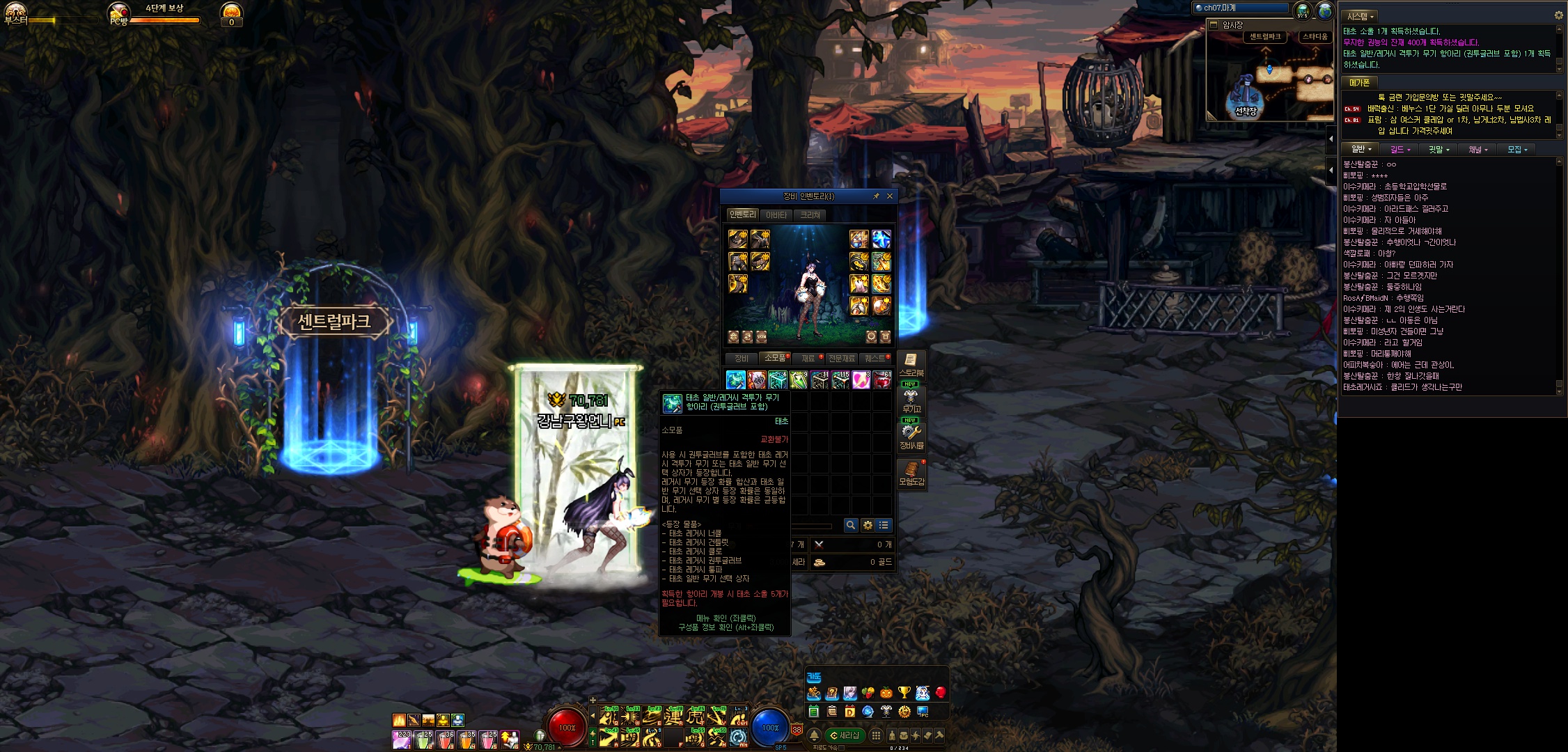Activate the Lv.50 skill on the Q slot
Image resolution: width=1568 pixels, height=752 pixels.
(x=609, y=716)
